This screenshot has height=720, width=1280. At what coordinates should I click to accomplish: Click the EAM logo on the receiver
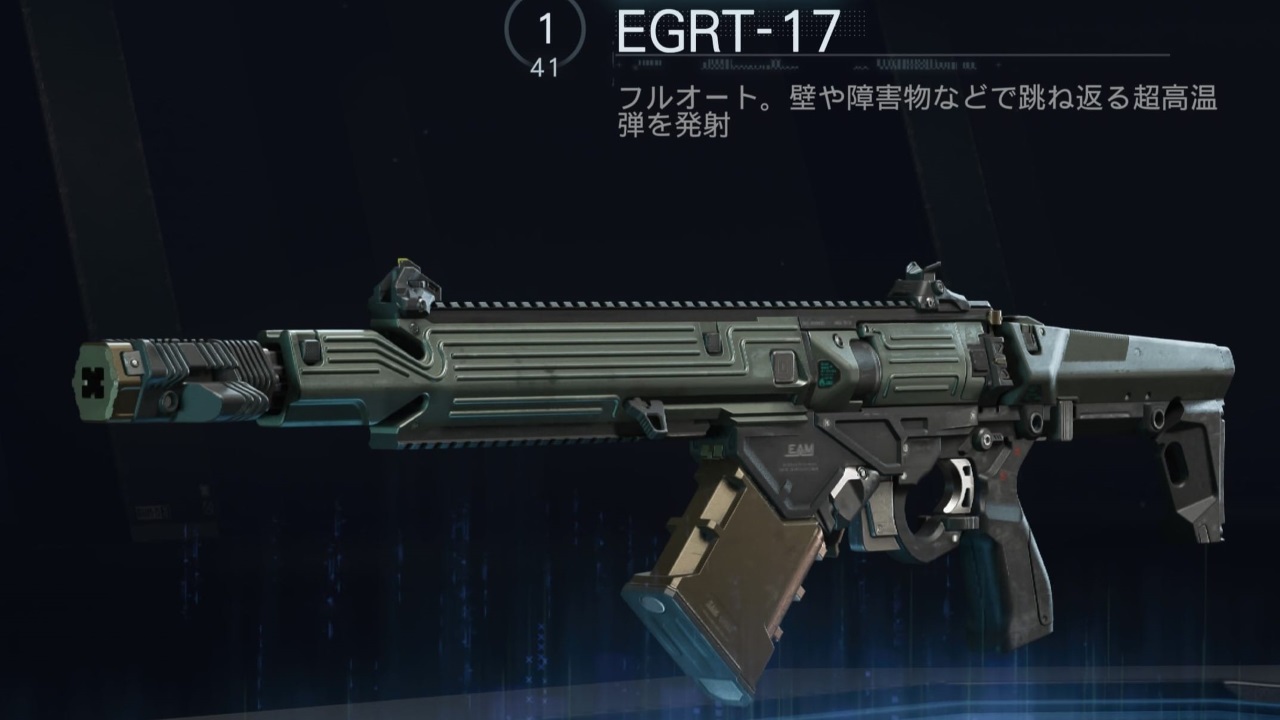(x=800, y=448)
